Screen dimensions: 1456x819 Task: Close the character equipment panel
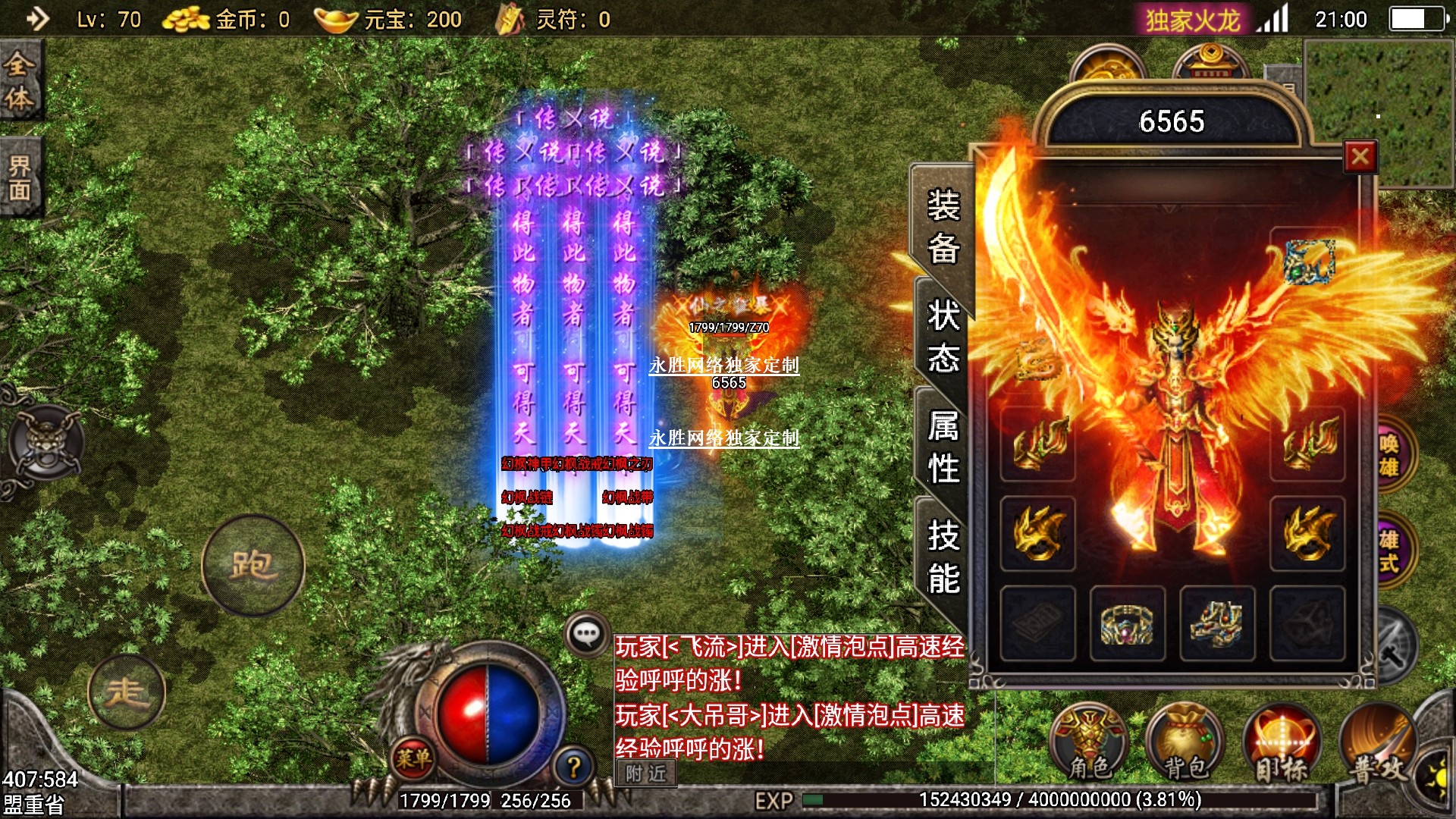point(1360,158)
